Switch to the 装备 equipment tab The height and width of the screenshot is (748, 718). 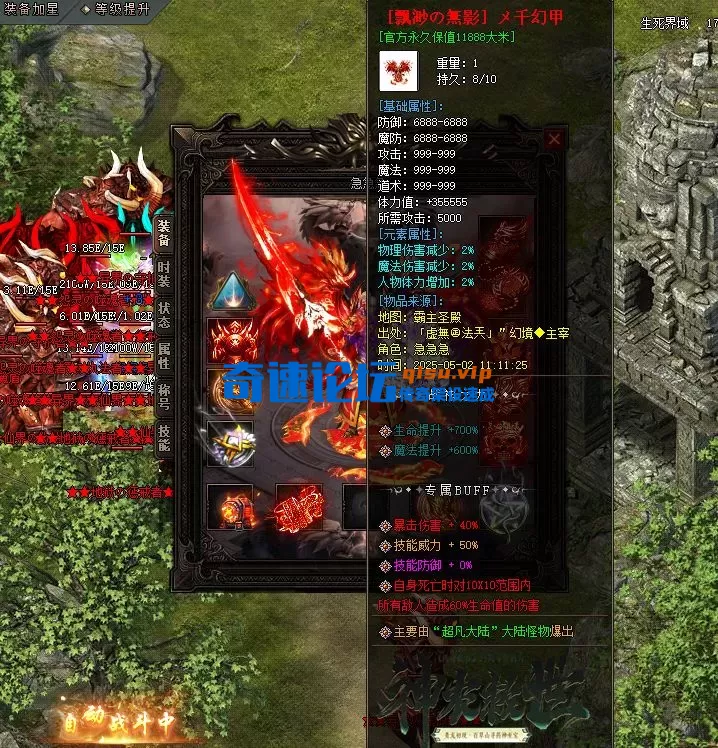pos(164,236)
